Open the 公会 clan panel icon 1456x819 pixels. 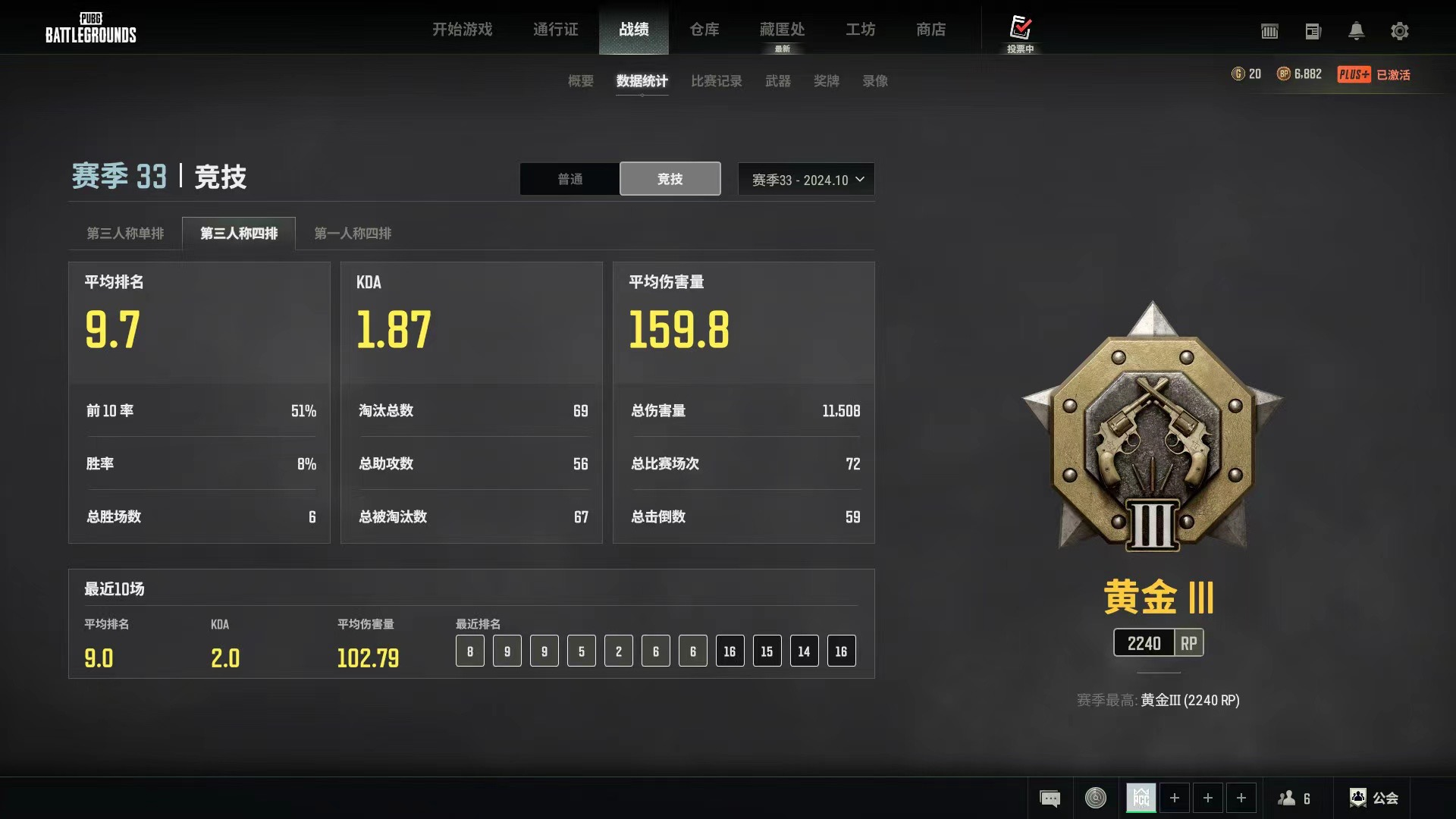click(1374, 798)
